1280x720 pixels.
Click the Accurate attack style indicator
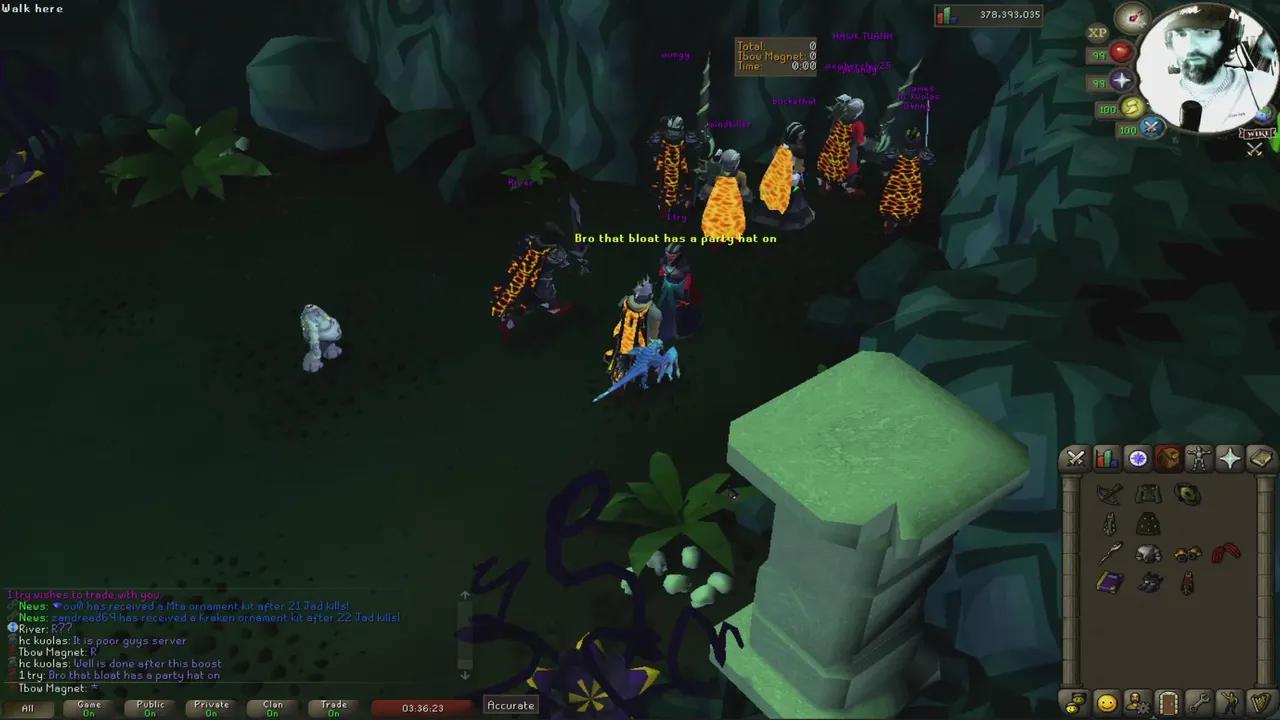click(x=510, y=705)
